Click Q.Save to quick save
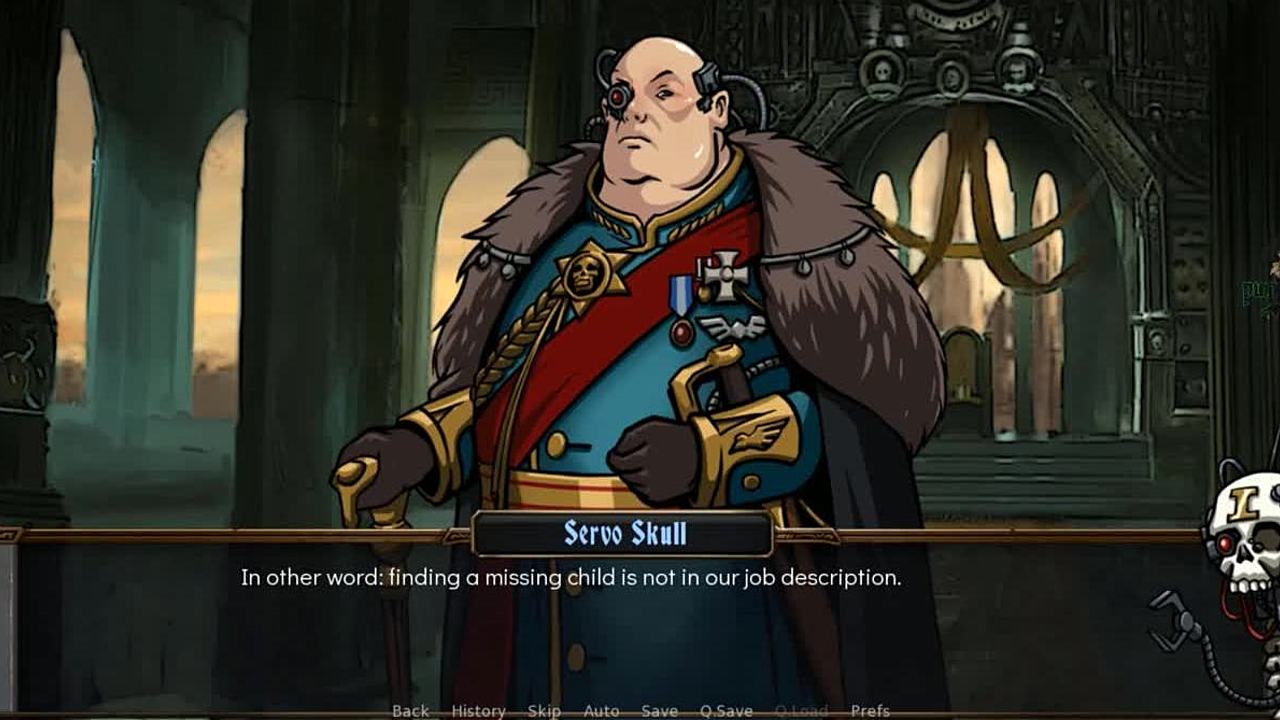 (726, 711)
